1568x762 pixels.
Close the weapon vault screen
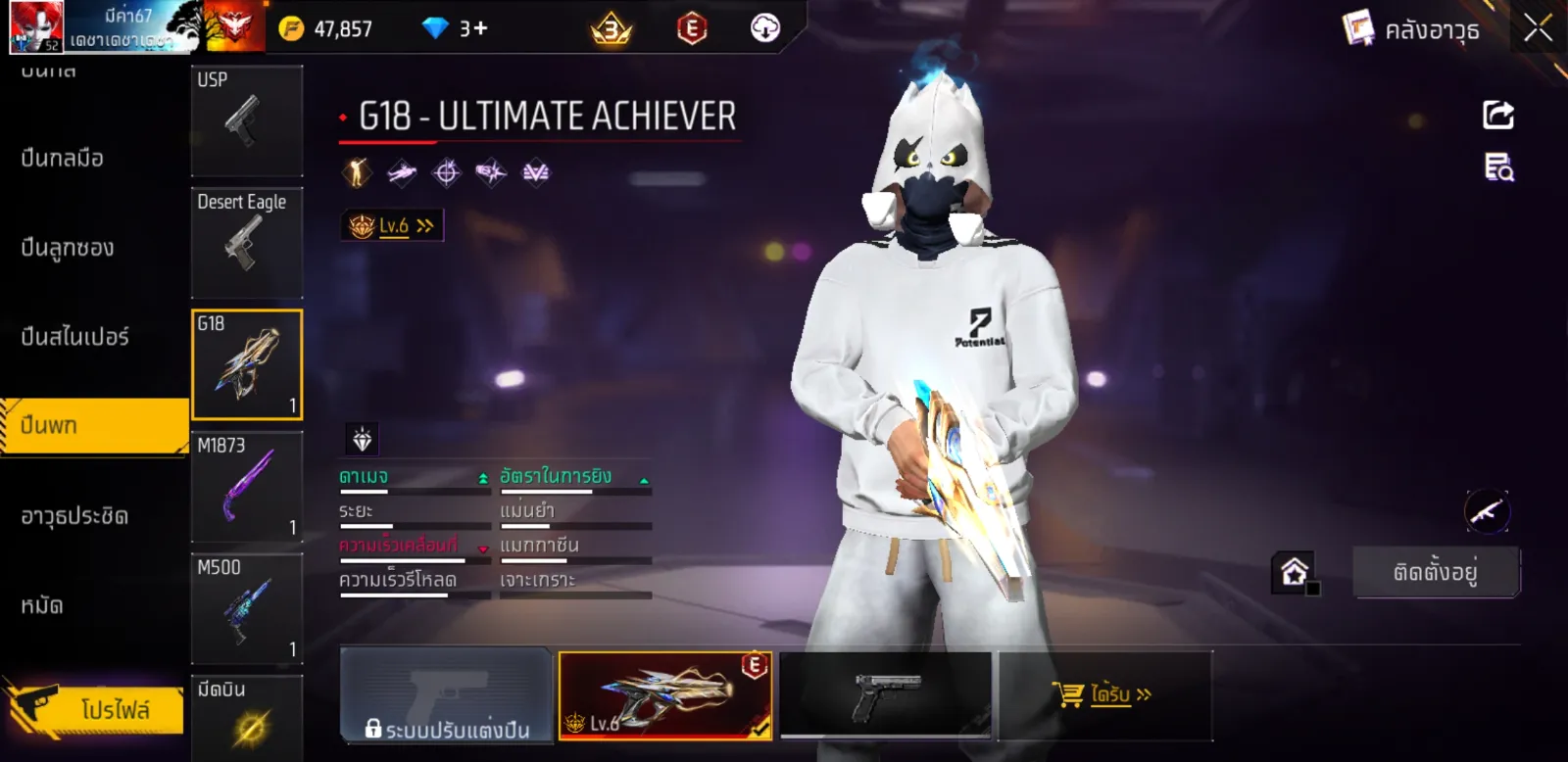1538,28
